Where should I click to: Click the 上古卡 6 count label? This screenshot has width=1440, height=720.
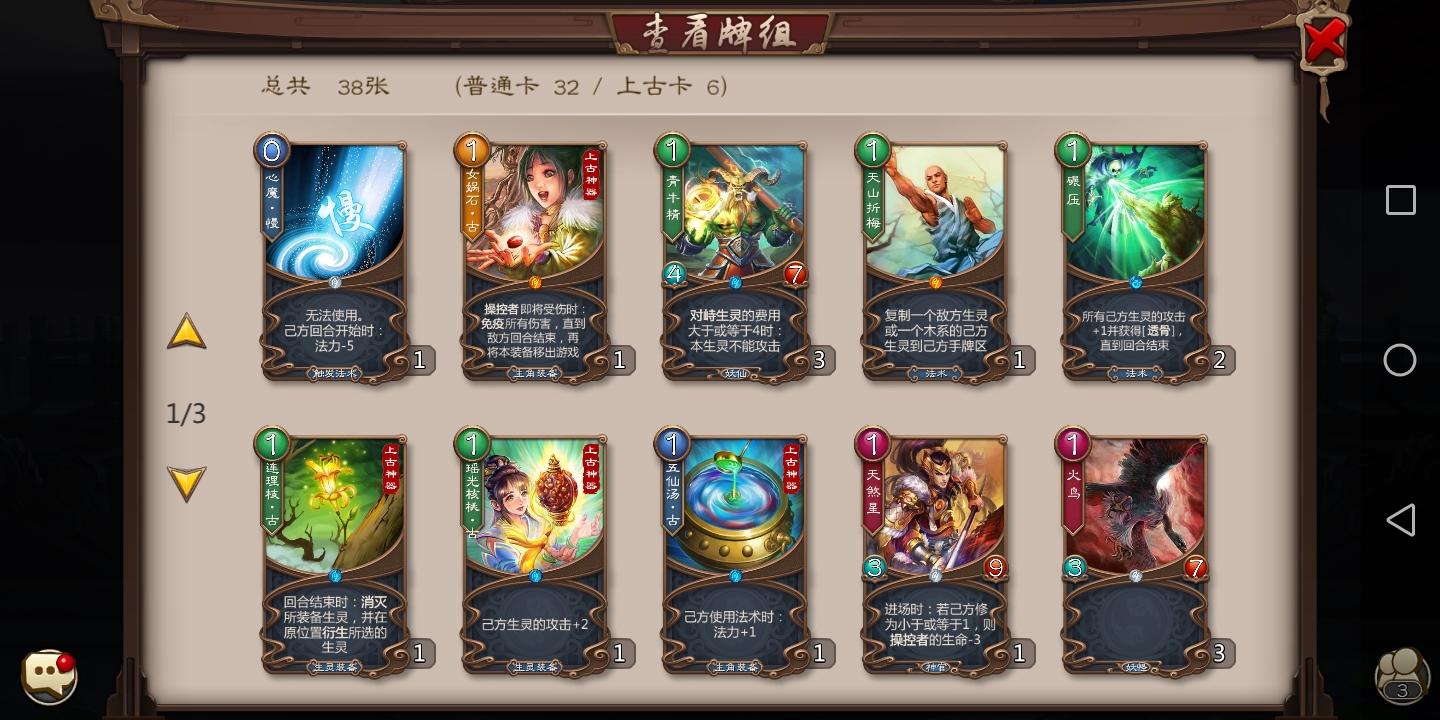672,87
